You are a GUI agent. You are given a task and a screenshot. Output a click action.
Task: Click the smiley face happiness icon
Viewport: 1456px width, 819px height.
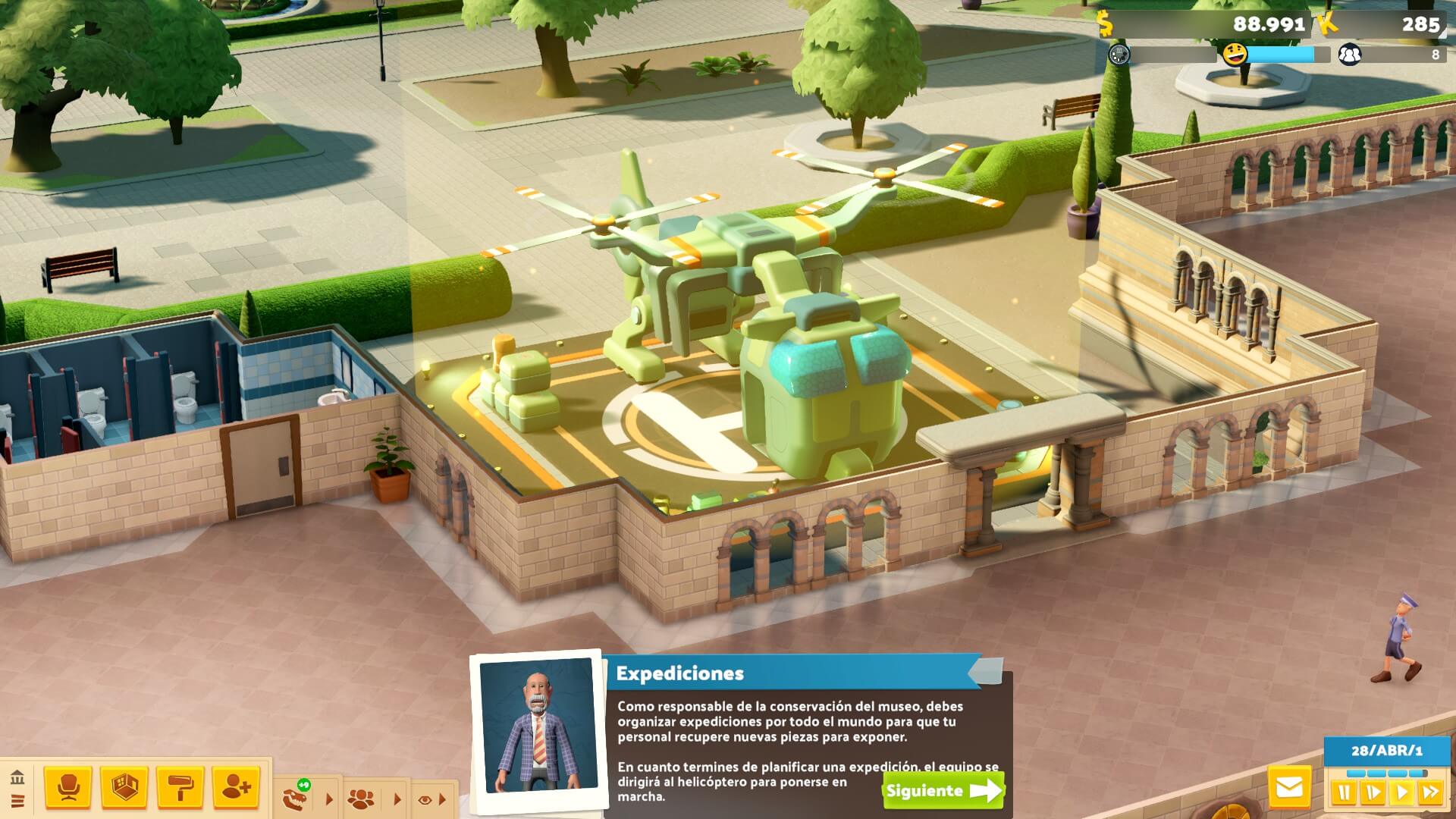pos(1235,55)
